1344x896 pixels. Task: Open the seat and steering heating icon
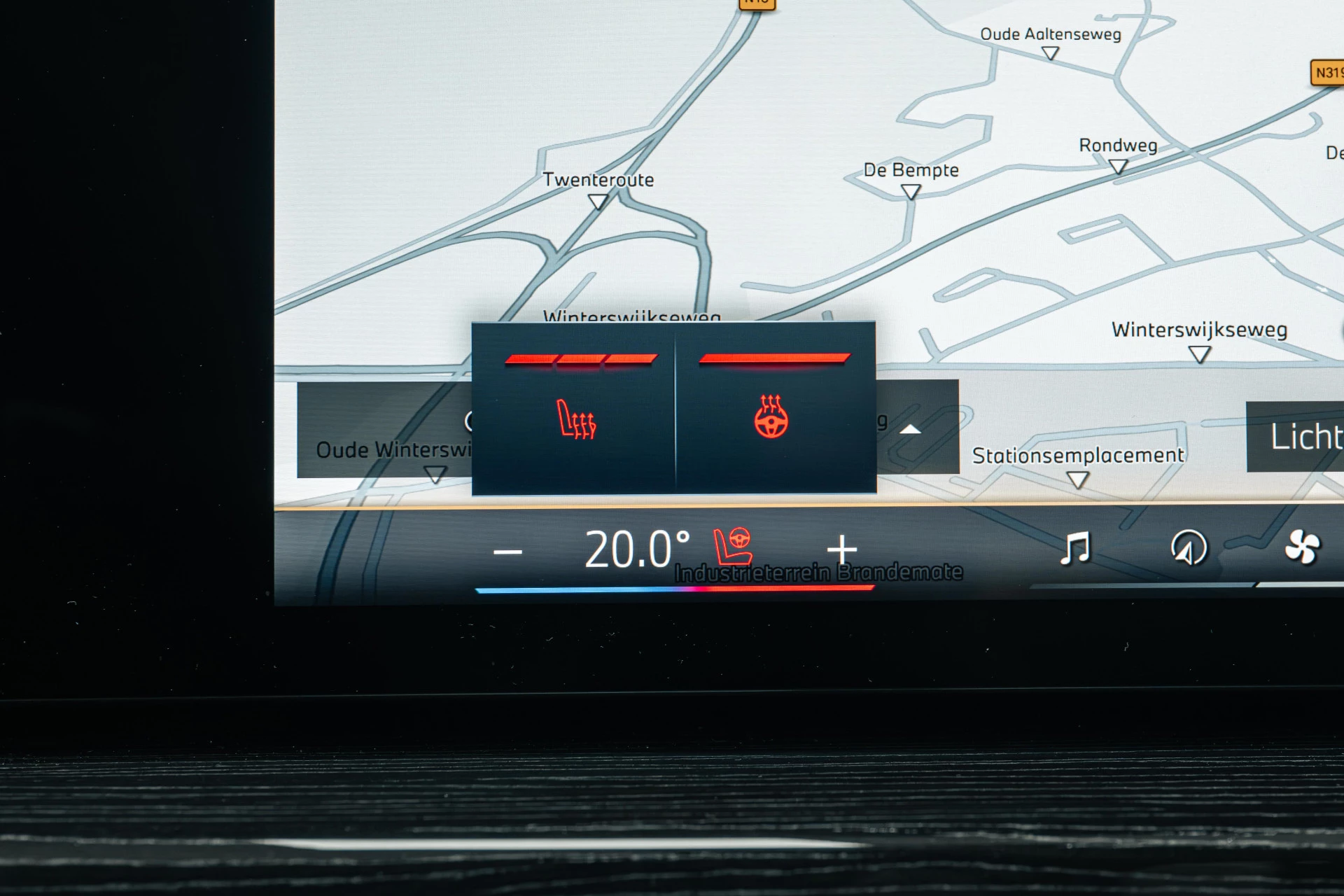pyautogui.click(x=732, y=546)
